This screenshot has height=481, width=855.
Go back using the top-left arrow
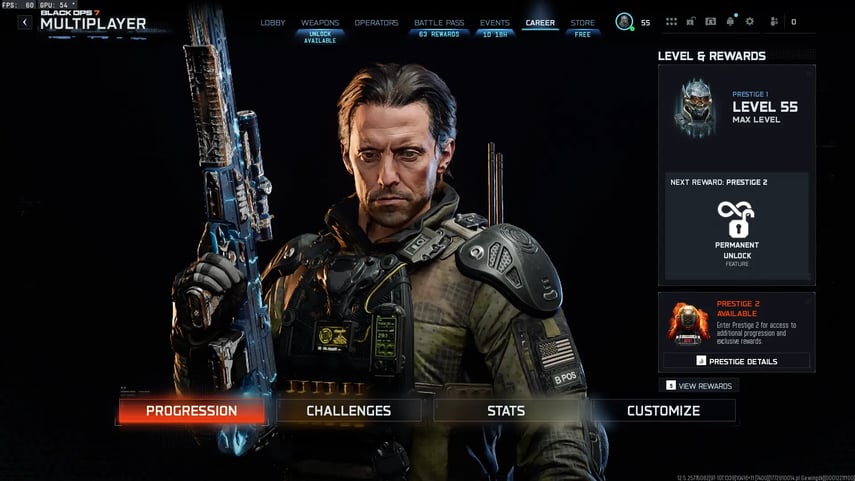pos(25,22)
